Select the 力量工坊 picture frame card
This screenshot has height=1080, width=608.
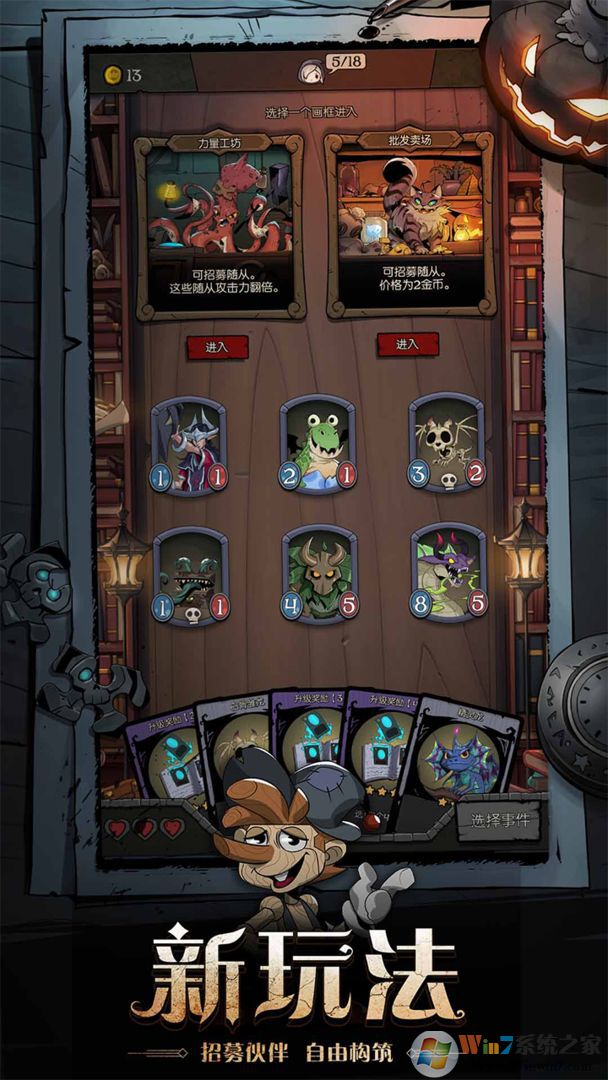[x=219, y=226]
